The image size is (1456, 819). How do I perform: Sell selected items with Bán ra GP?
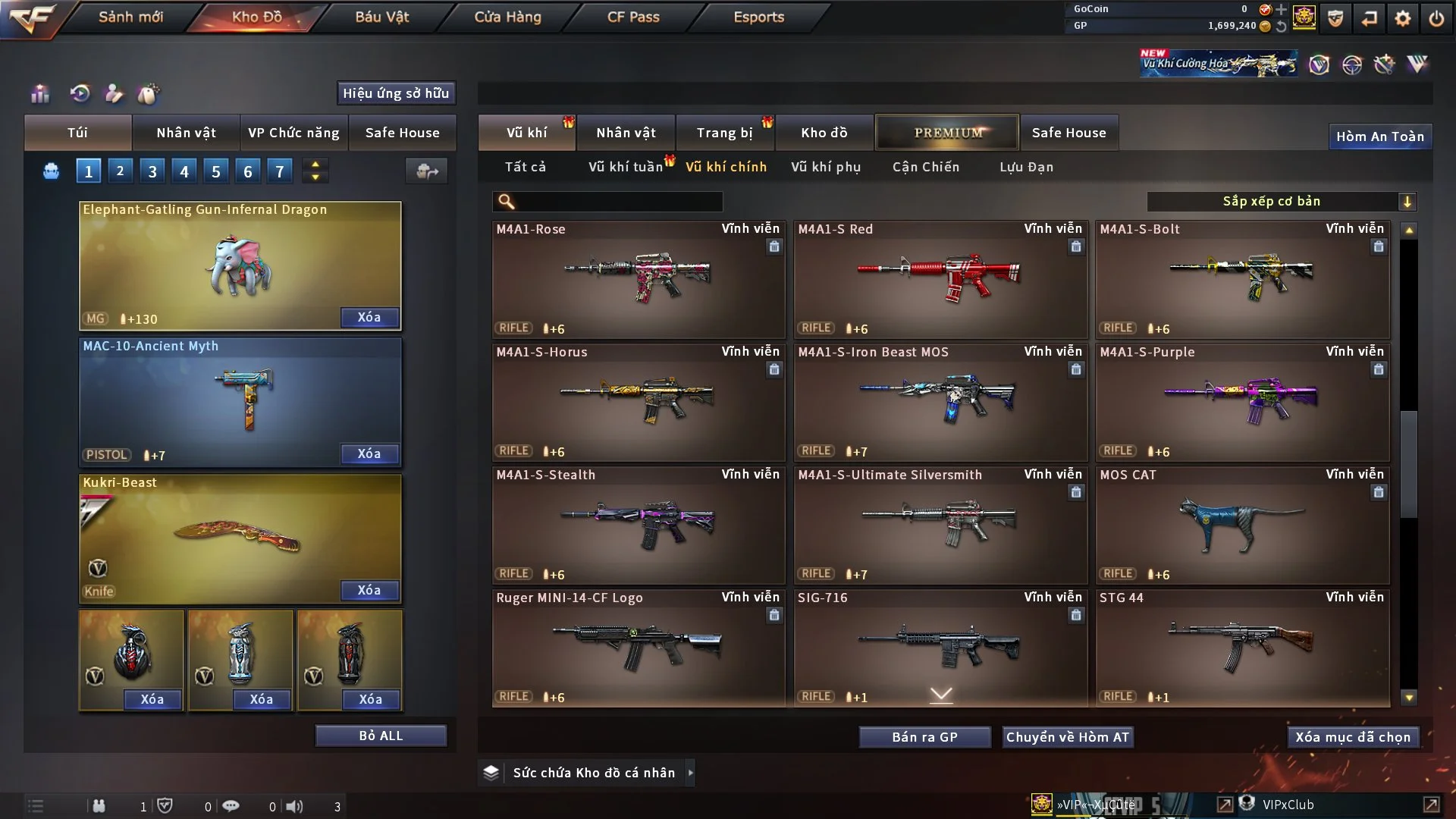924,737
